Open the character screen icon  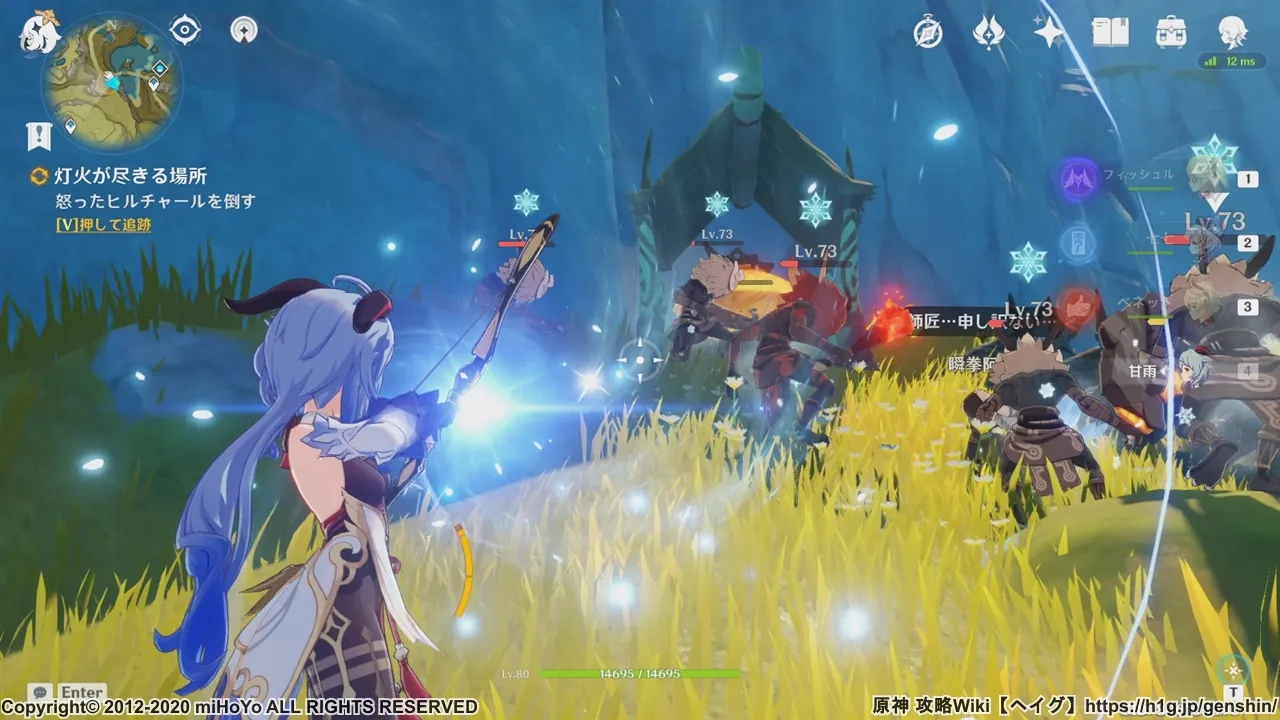(x=1232, y=33)
